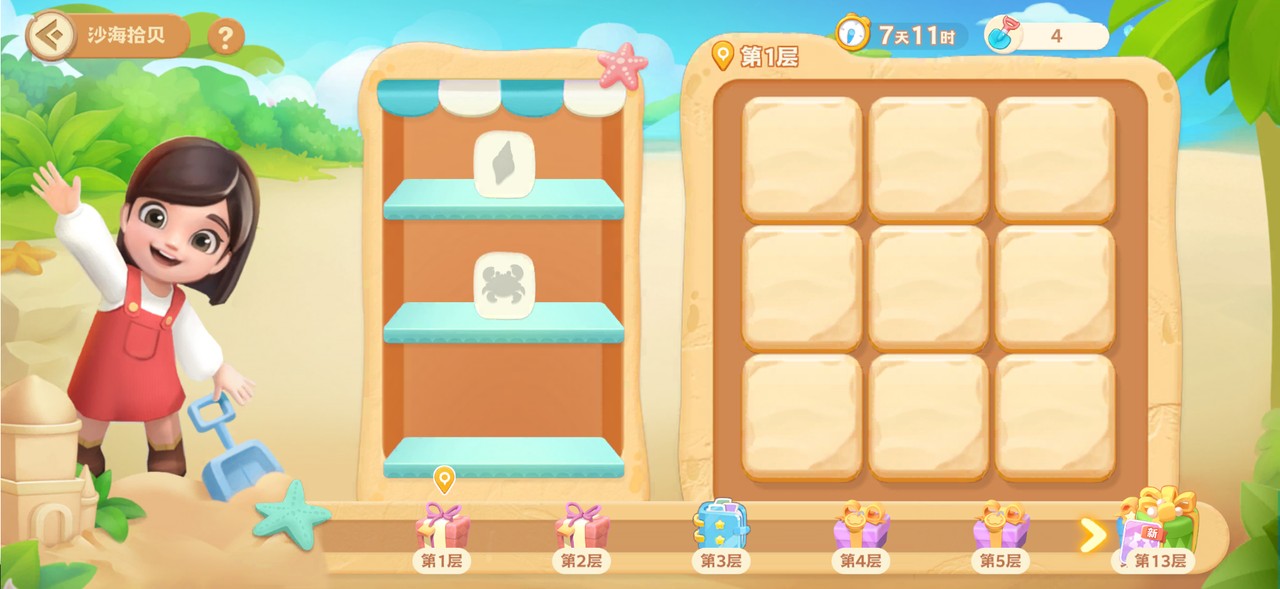Select the 第2层 gift box
Image resolution: width=1280 pixels, height=589 pixels.
click(x=582, y=527)
